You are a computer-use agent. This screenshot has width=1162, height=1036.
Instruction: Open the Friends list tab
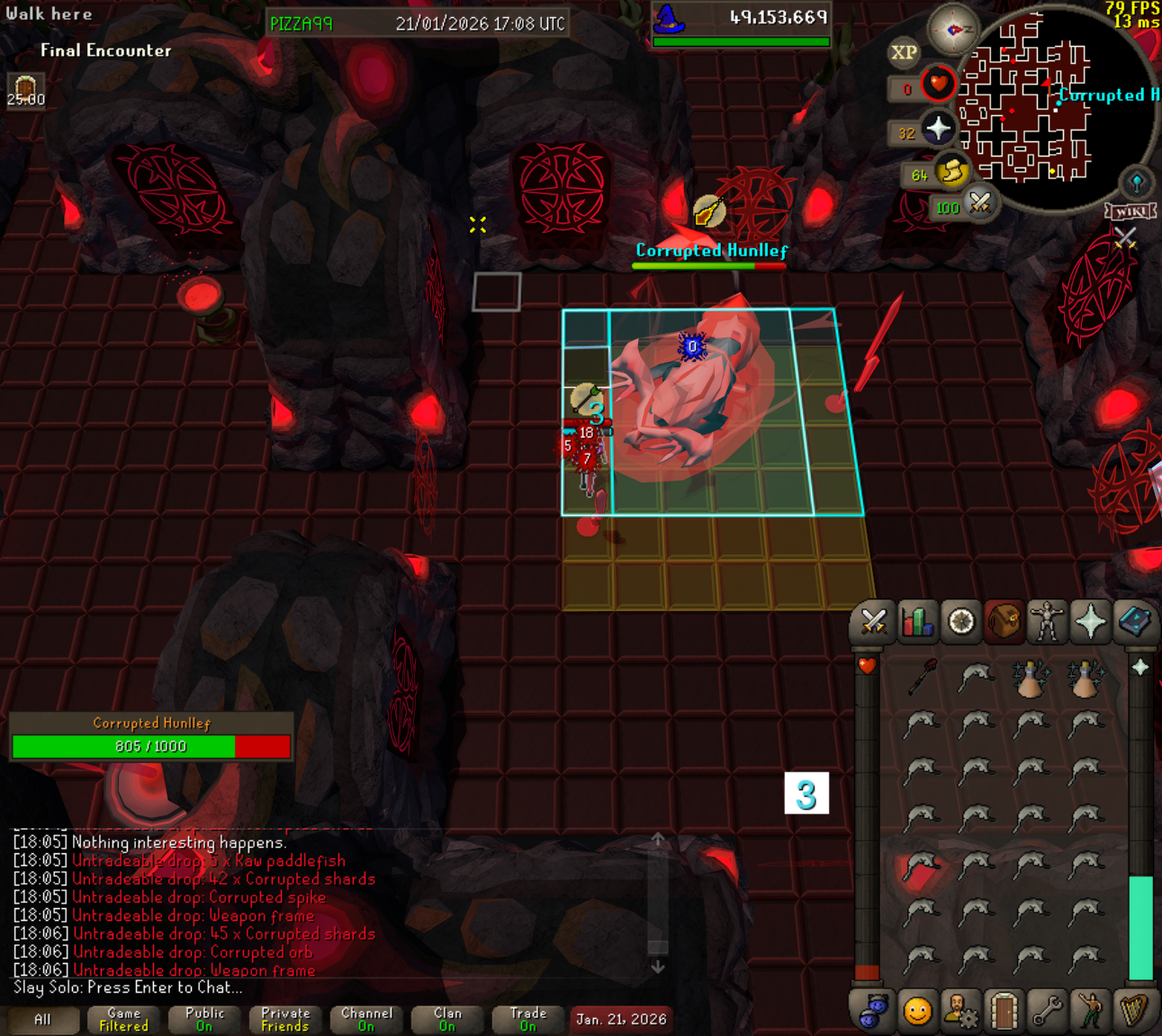point(917,1012)
